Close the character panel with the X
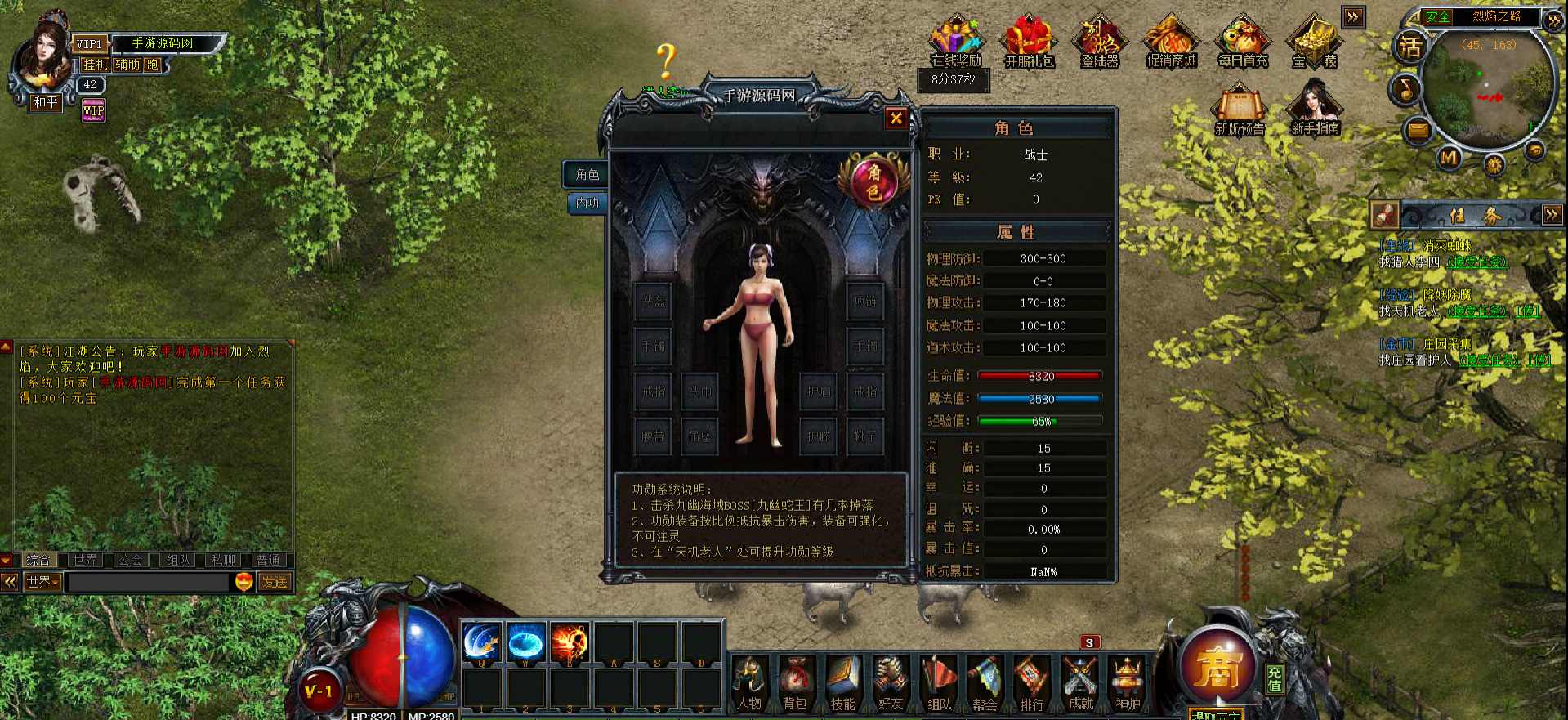 coord(896,119)
